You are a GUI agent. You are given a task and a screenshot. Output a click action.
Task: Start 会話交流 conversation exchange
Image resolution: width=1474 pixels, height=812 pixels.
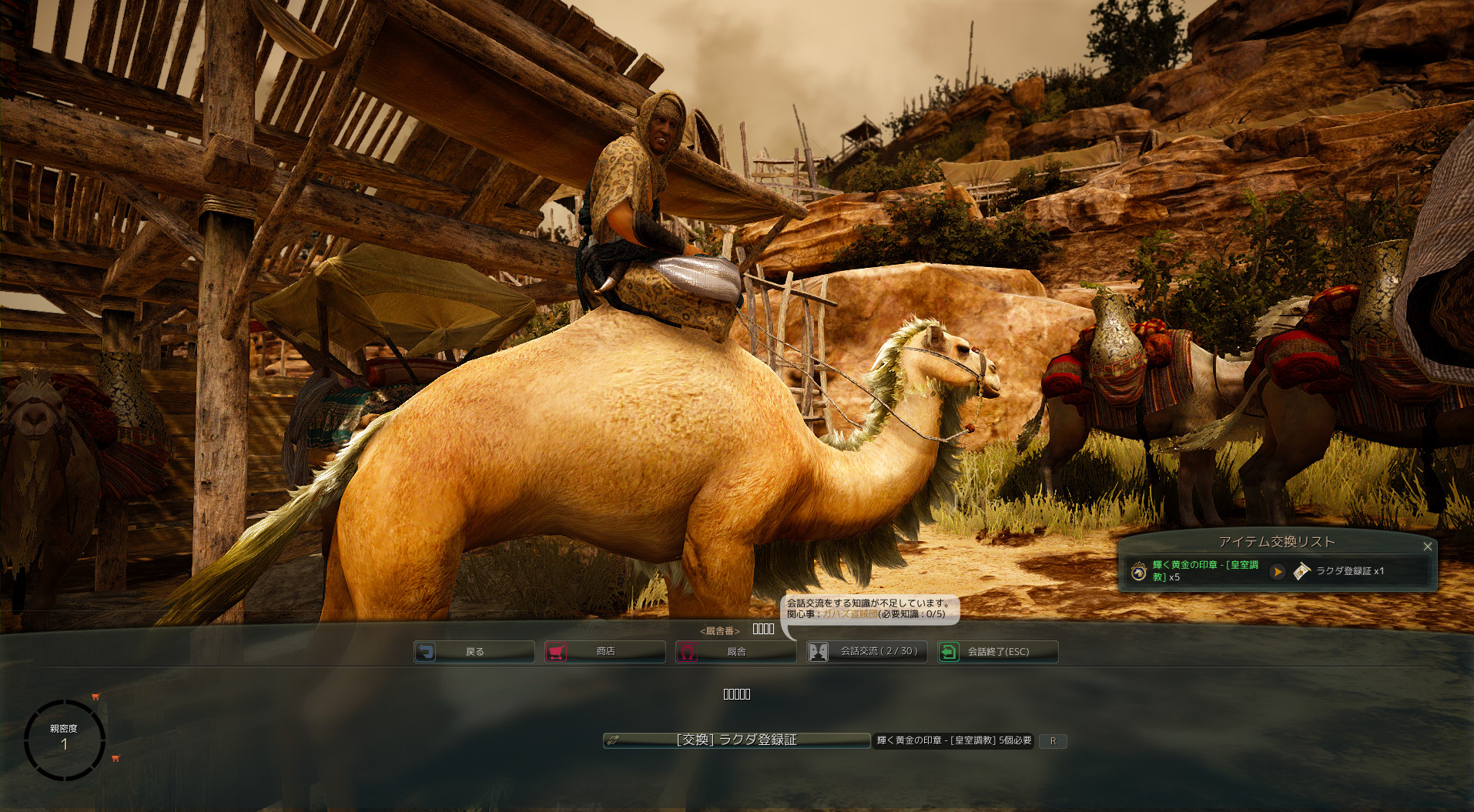tap(866, 652)
